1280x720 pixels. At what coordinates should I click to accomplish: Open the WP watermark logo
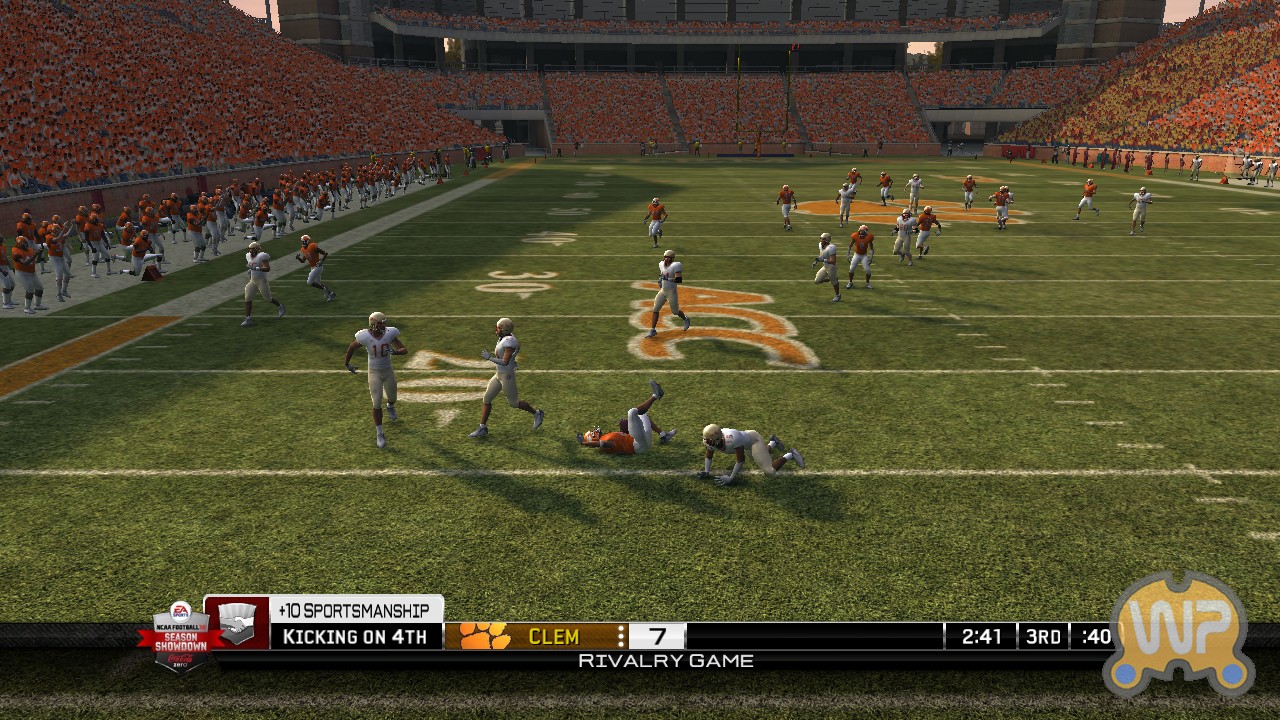tap(1180, 634)
